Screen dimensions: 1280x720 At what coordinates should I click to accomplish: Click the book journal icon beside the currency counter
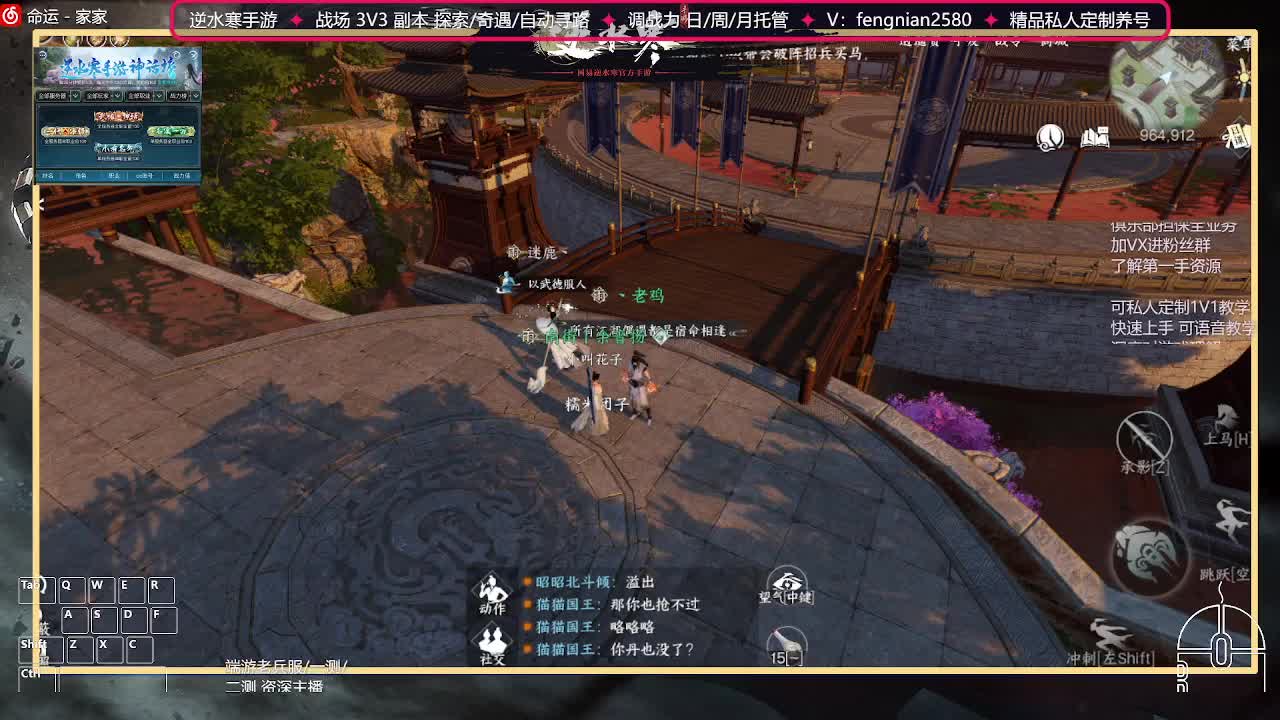(x=1095, y=138)
